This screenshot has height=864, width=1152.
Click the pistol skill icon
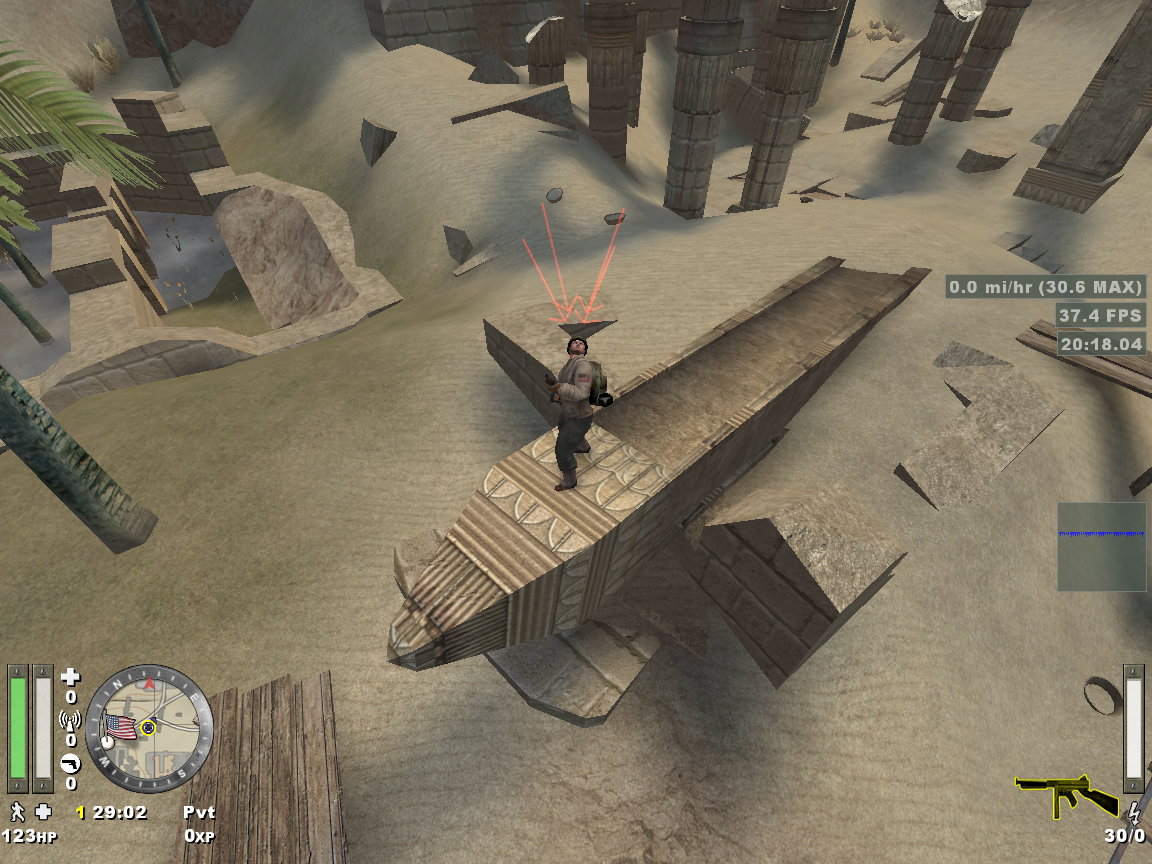click(x=70, y=764)
